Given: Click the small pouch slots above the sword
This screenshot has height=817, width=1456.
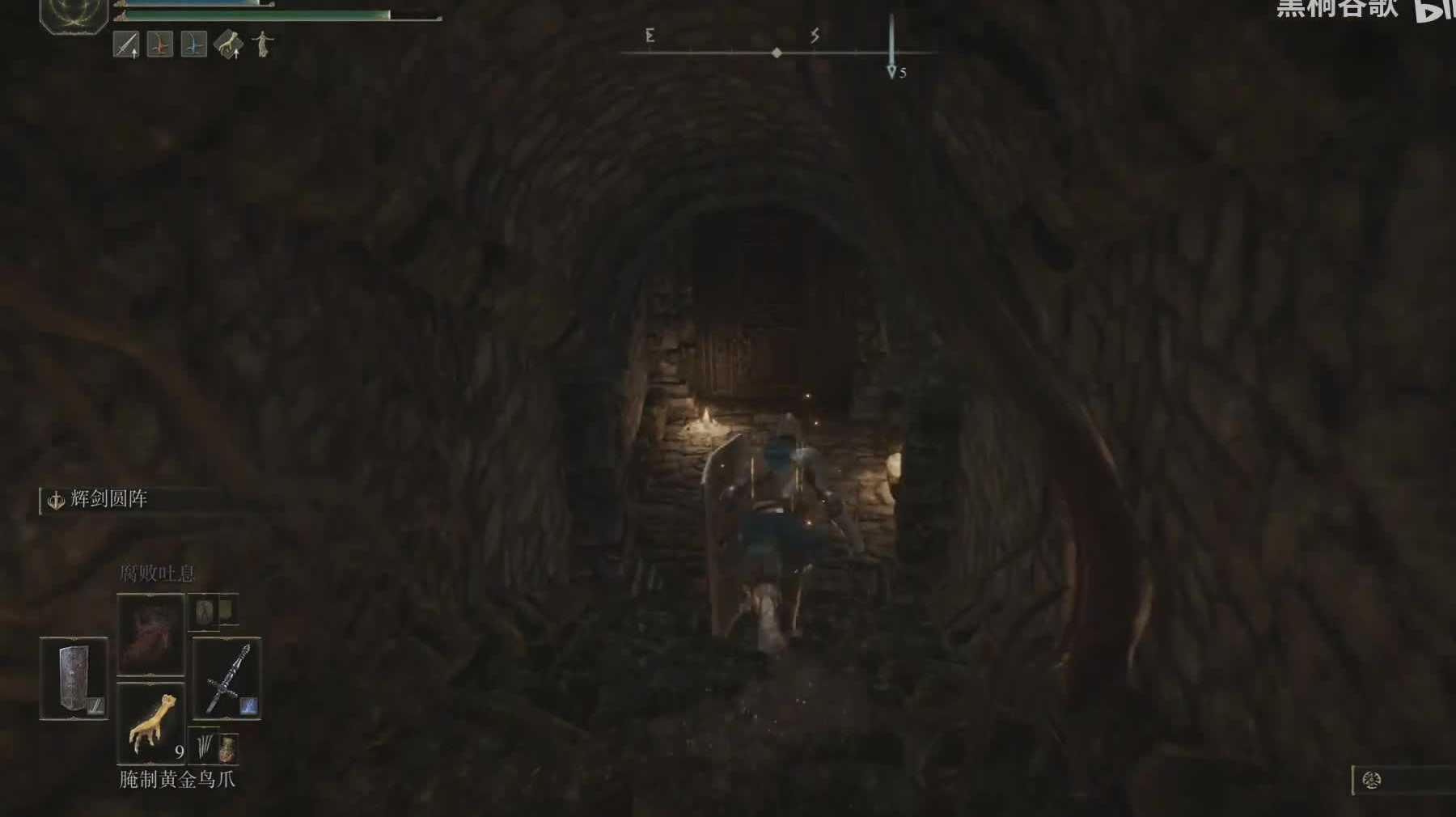Looking at the screenshot, I should click(214, 611).
